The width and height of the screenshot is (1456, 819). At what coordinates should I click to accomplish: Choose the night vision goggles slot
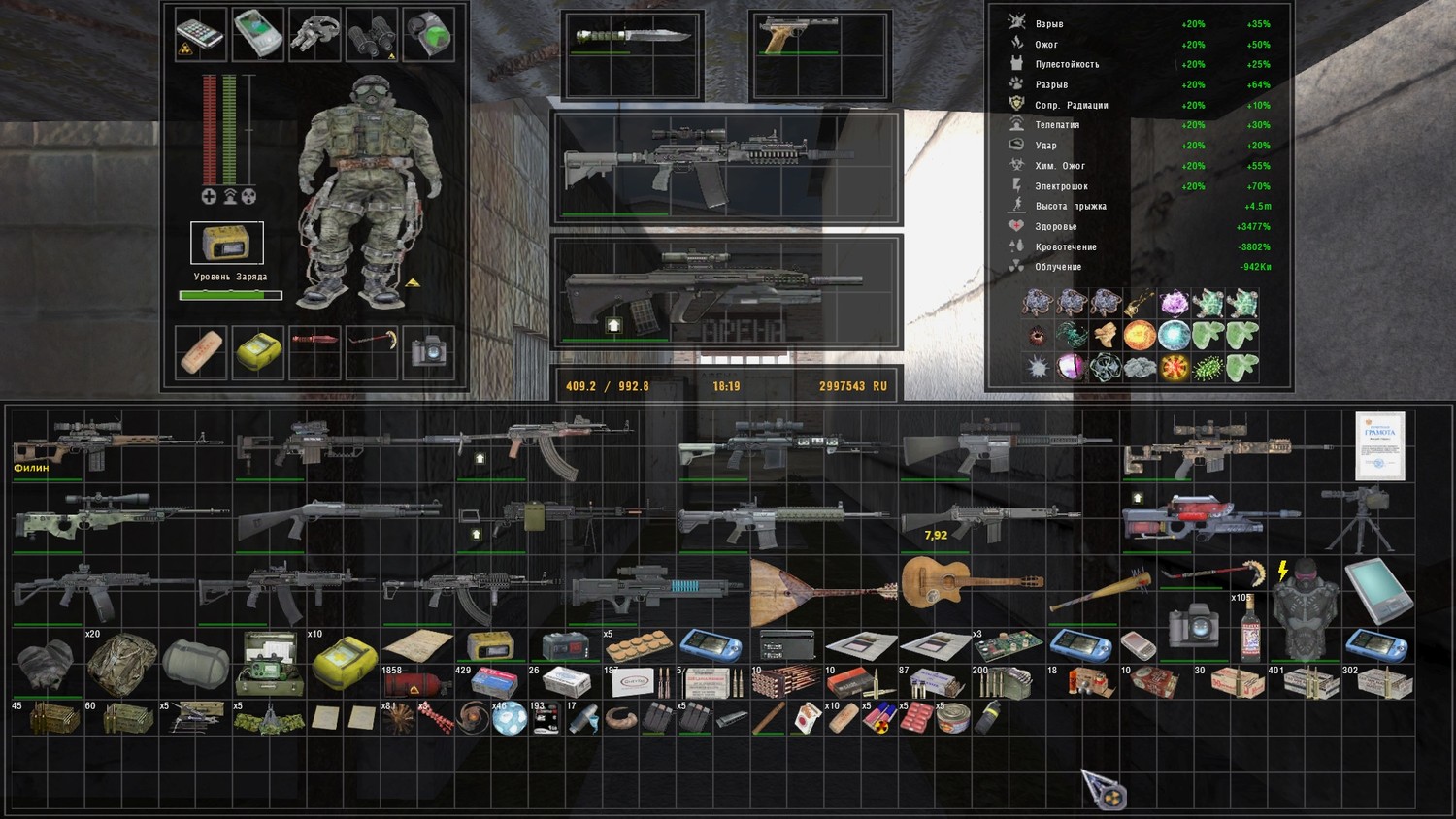coord(314,35)
